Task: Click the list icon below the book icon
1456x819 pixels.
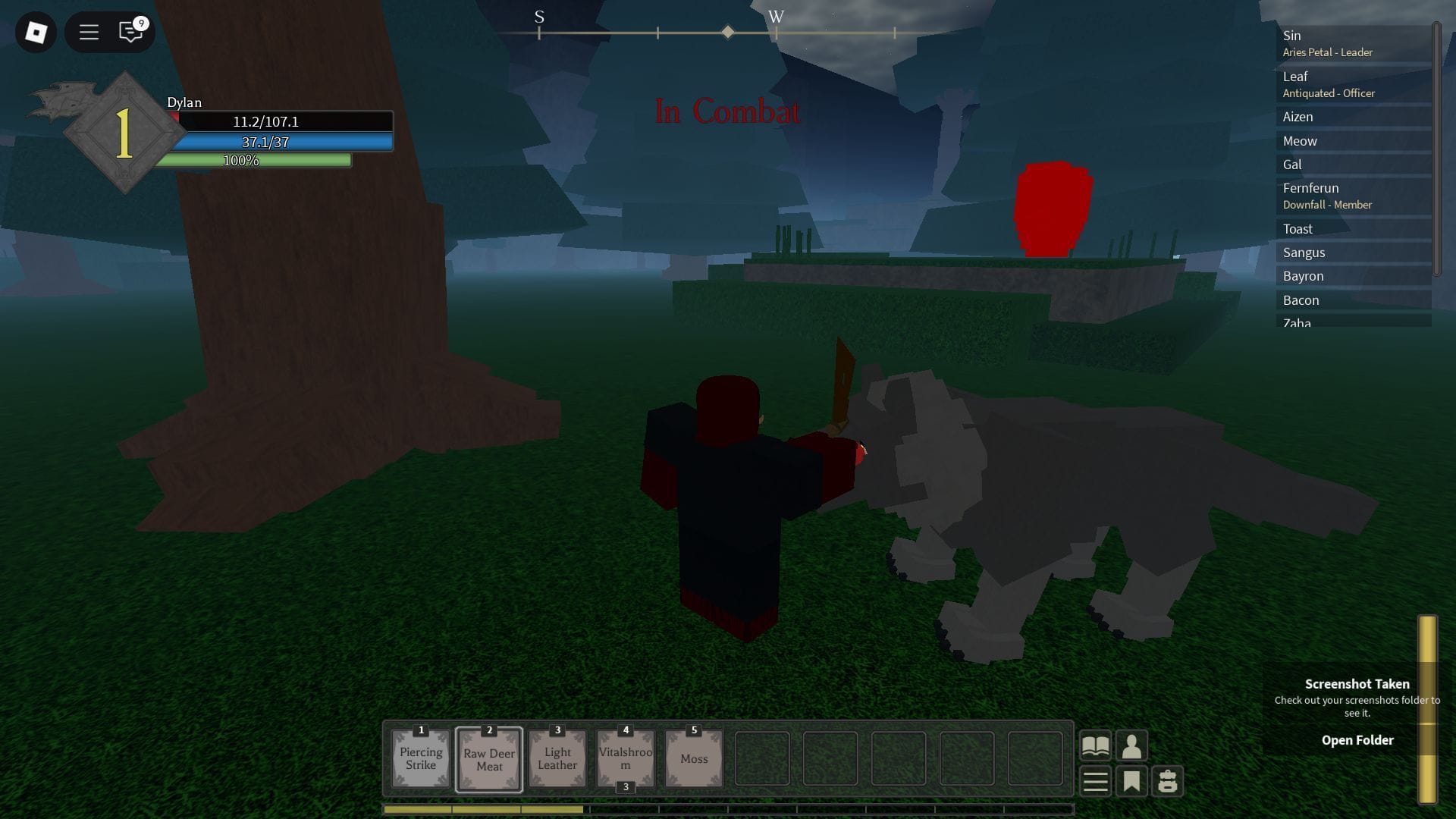Action: click(x=1095, y=780)
